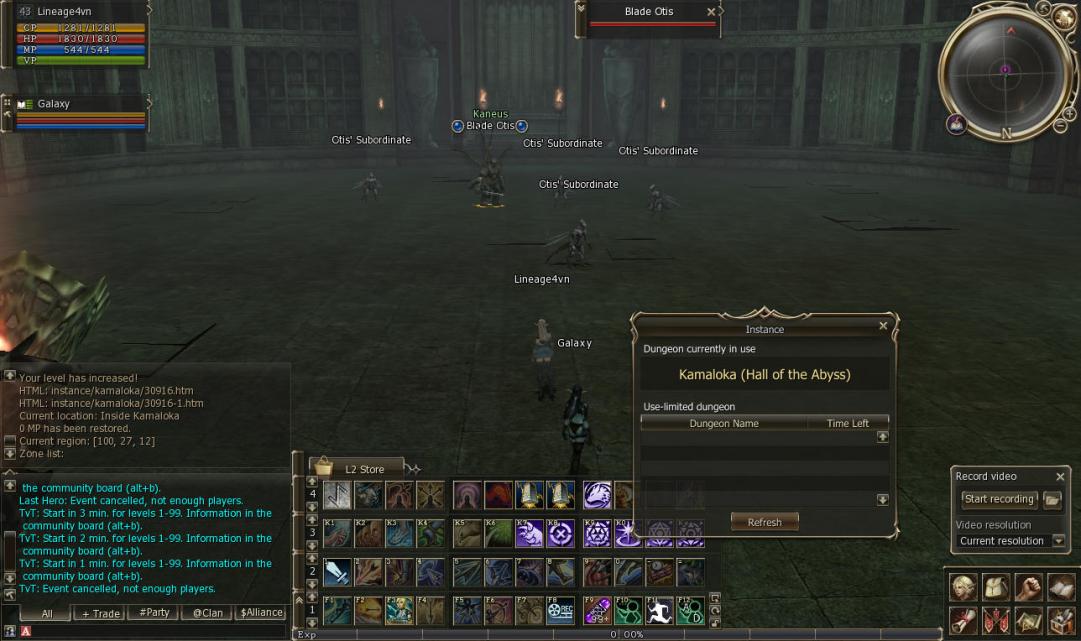The width and height of the screenshot is (1081, 641).
Task: Zoom out the minimap with minus button
Action: point(1060,126)
